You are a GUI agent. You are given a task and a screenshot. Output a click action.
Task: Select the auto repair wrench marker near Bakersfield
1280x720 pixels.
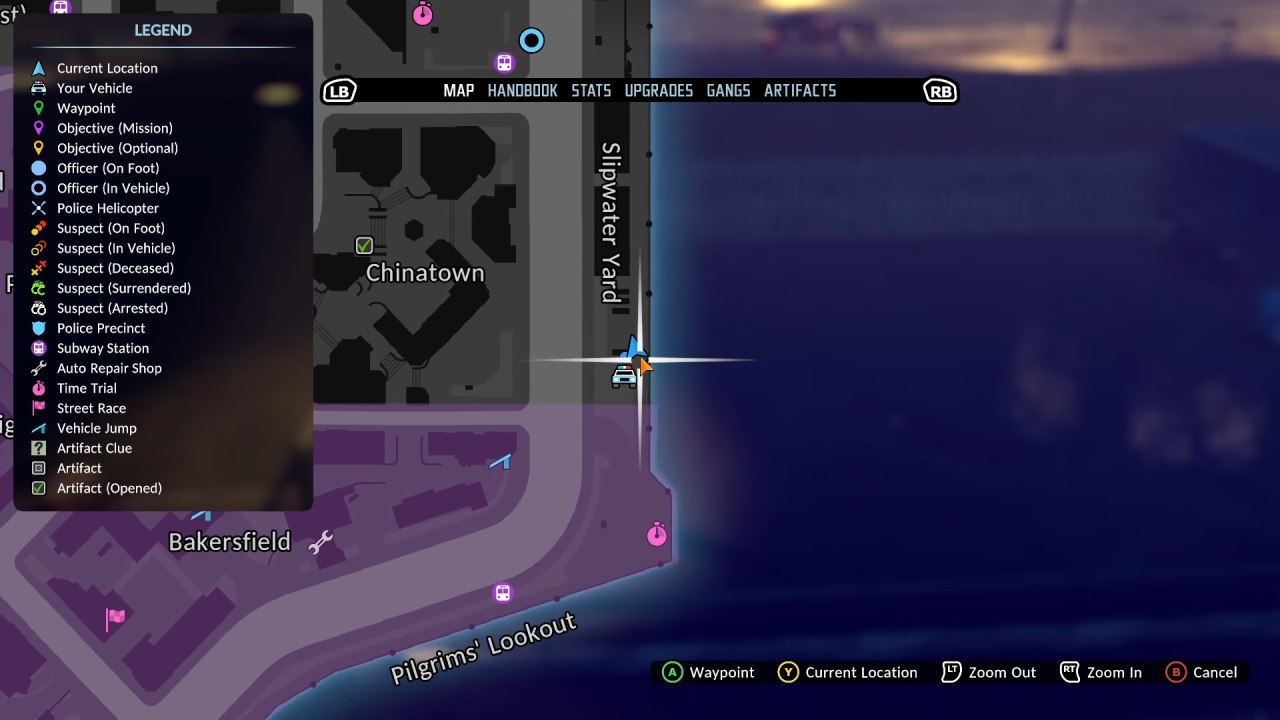[320, 543]
